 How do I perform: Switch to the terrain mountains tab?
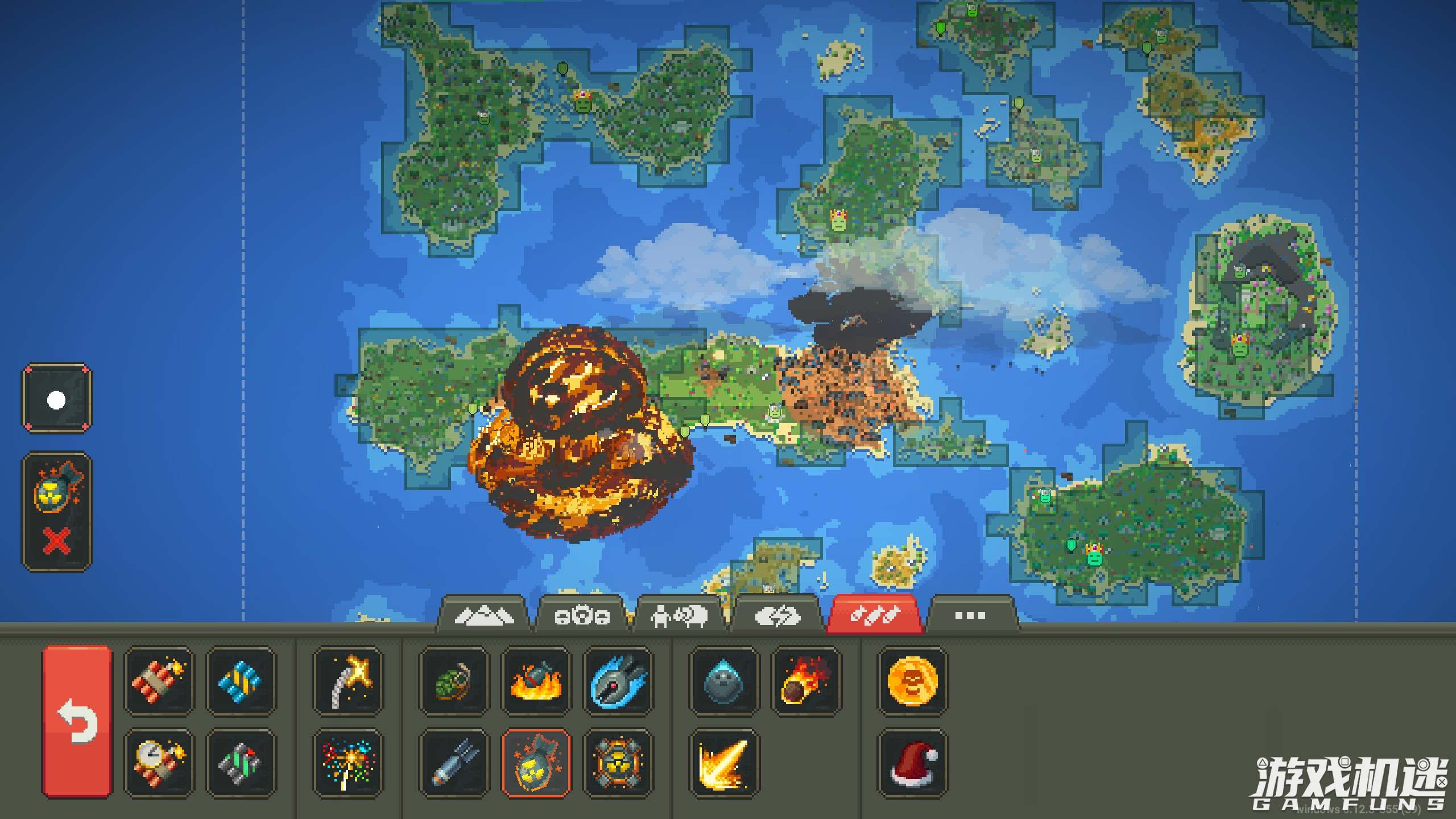(483, 615)
